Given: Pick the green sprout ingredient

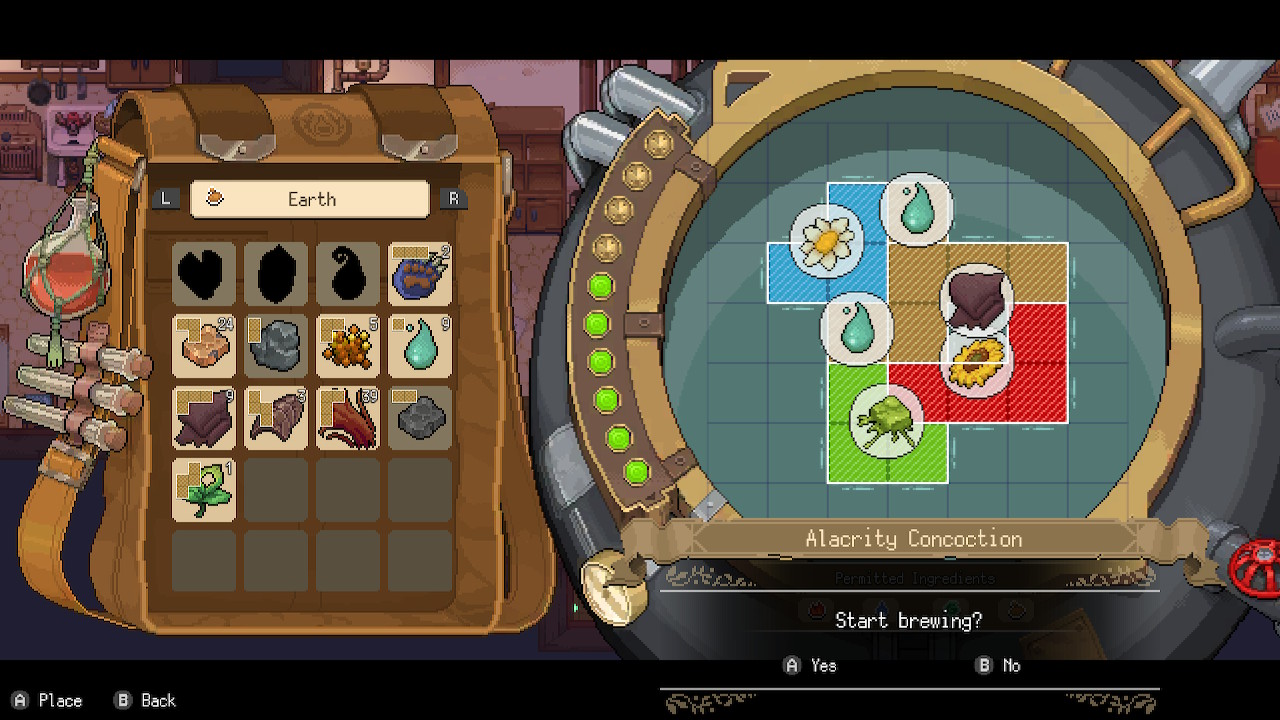Looking at the screenshot, I should [204, 490].
